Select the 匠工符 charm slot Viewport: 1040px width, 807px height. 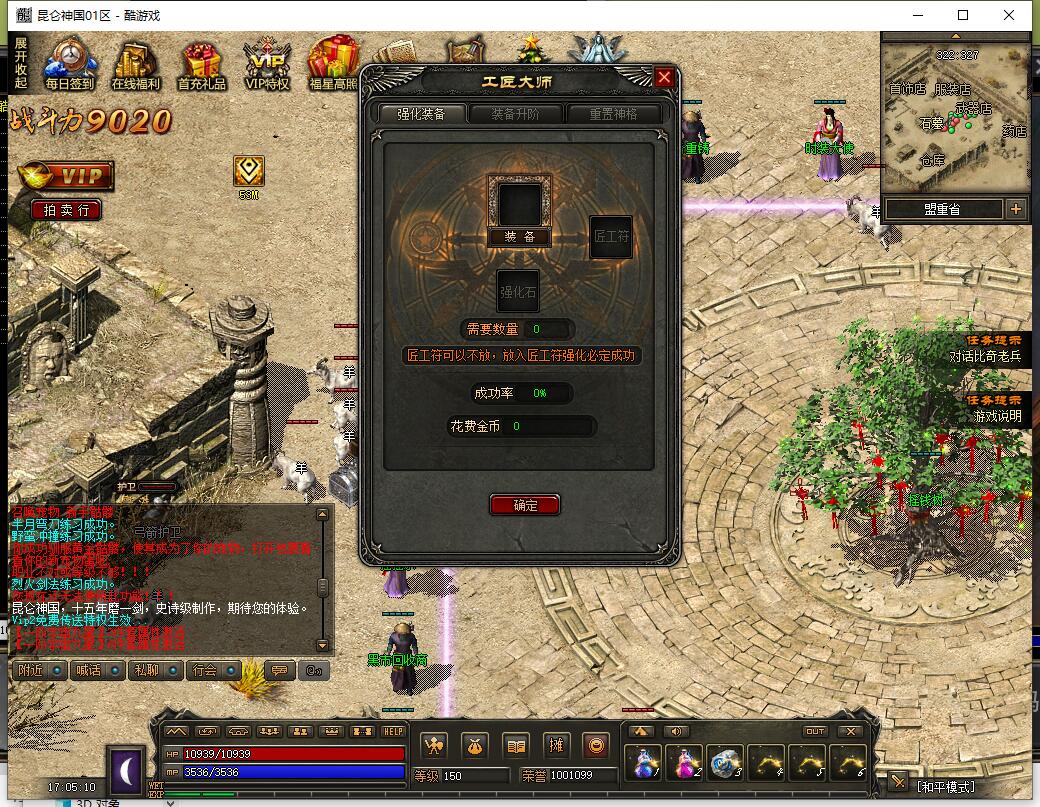[x=611, y=237]
